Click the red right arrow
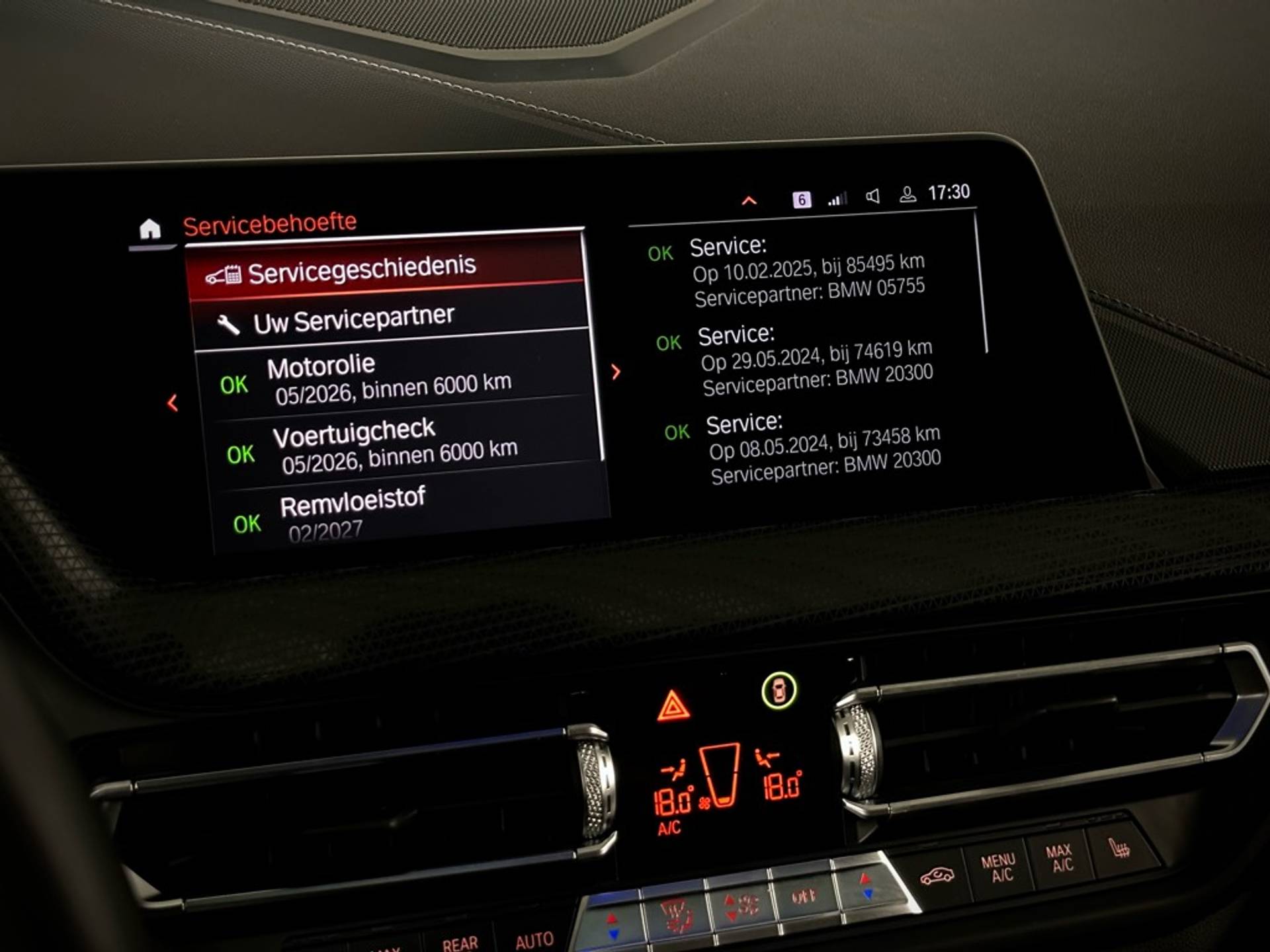The height and width of the screenshot is (952, 1270). pyautogui.click(x=616, y=372)
